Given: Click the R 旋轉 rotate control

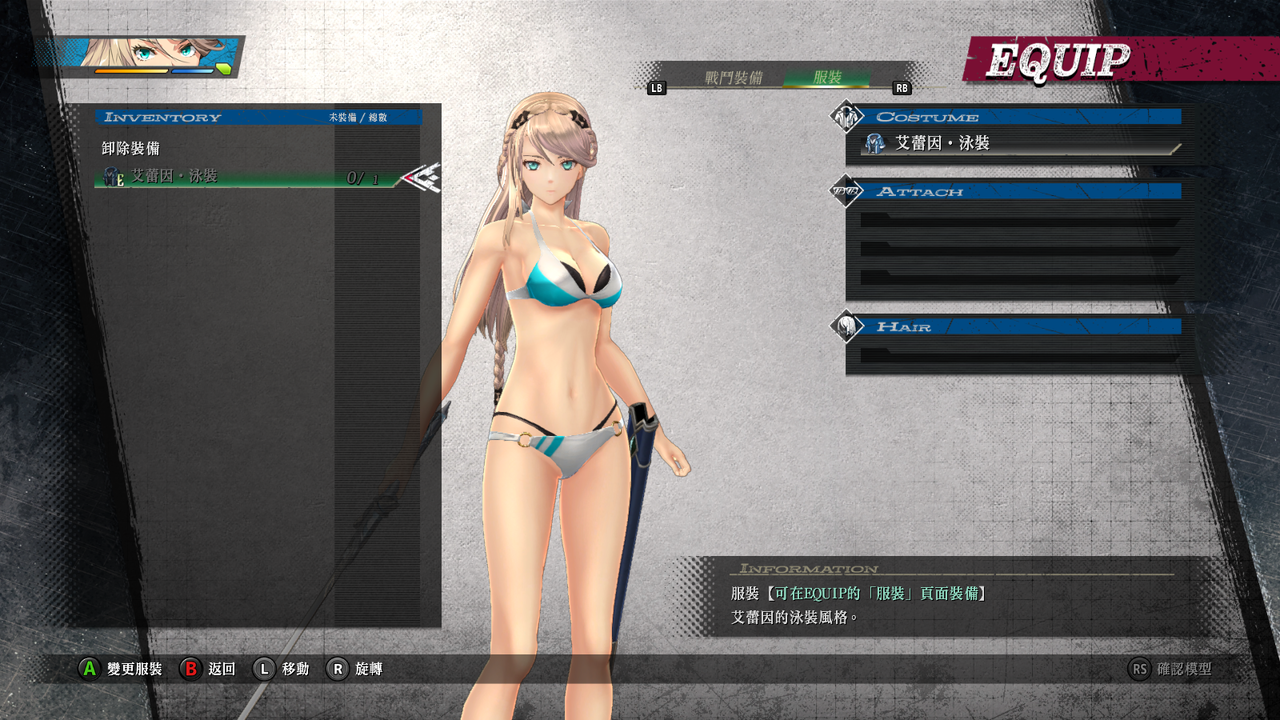Looking at the screenshot, I should click(340, 669).
